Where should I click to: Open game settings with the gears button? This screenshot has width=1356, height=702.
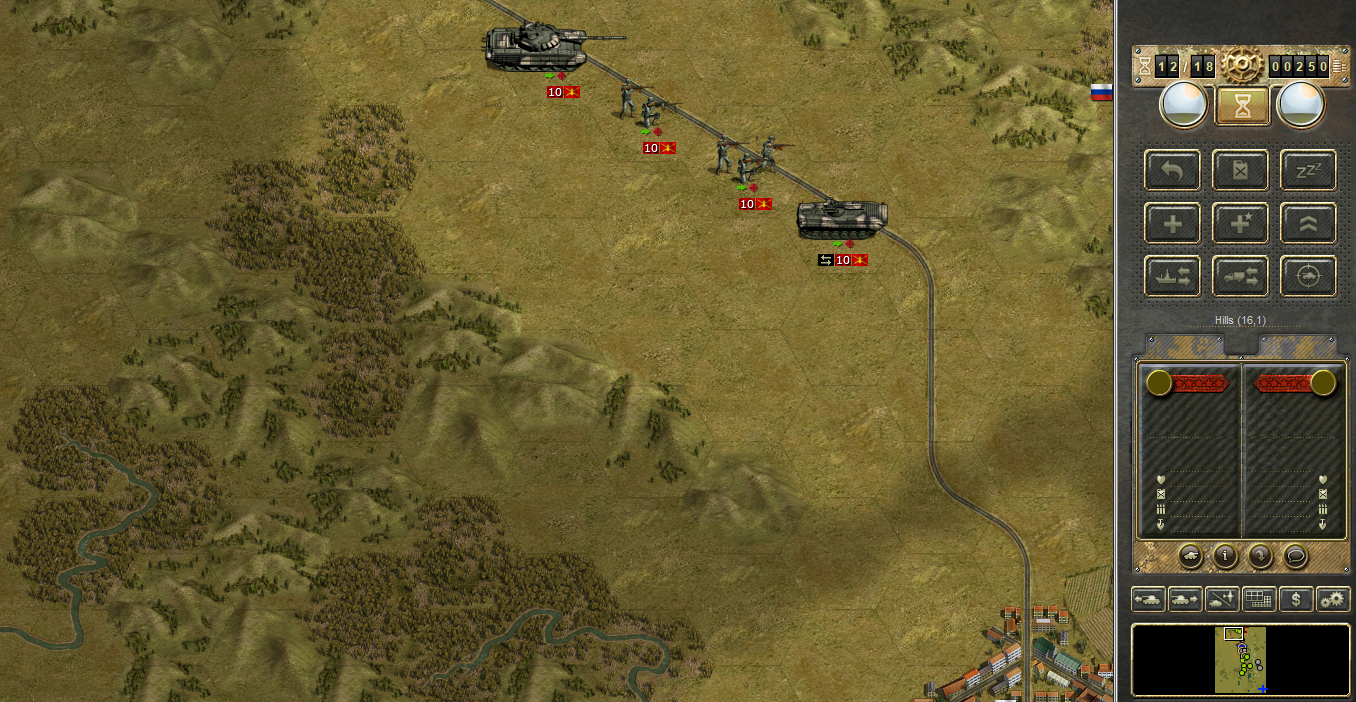1333,599
